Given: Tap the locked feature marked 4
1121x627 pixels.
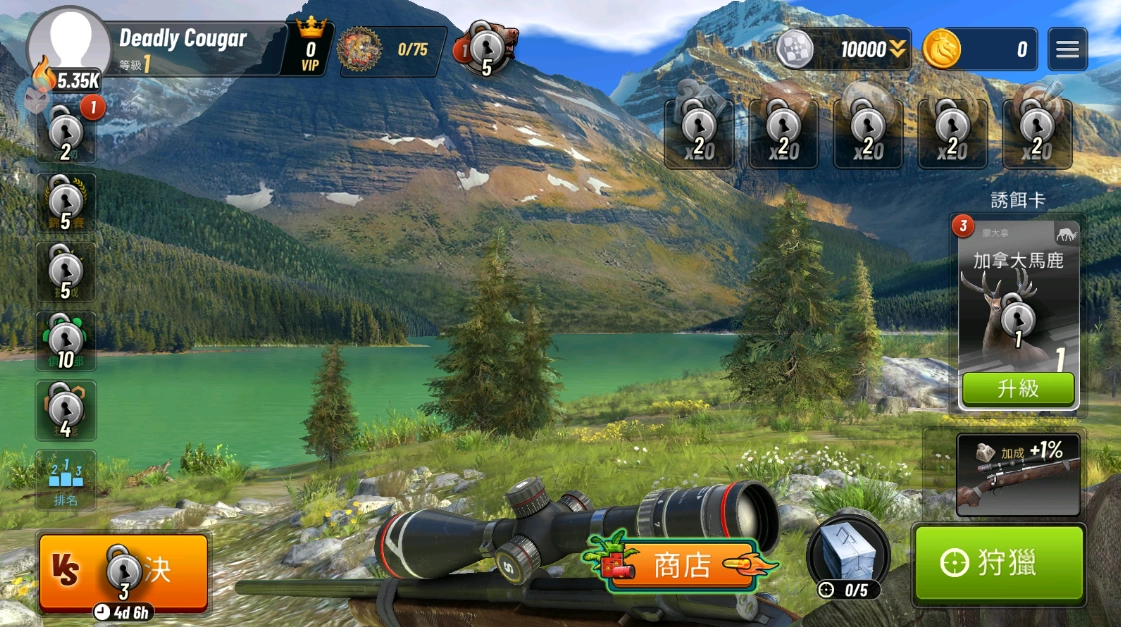Looking at the screenshot, I should click(66, 411).
